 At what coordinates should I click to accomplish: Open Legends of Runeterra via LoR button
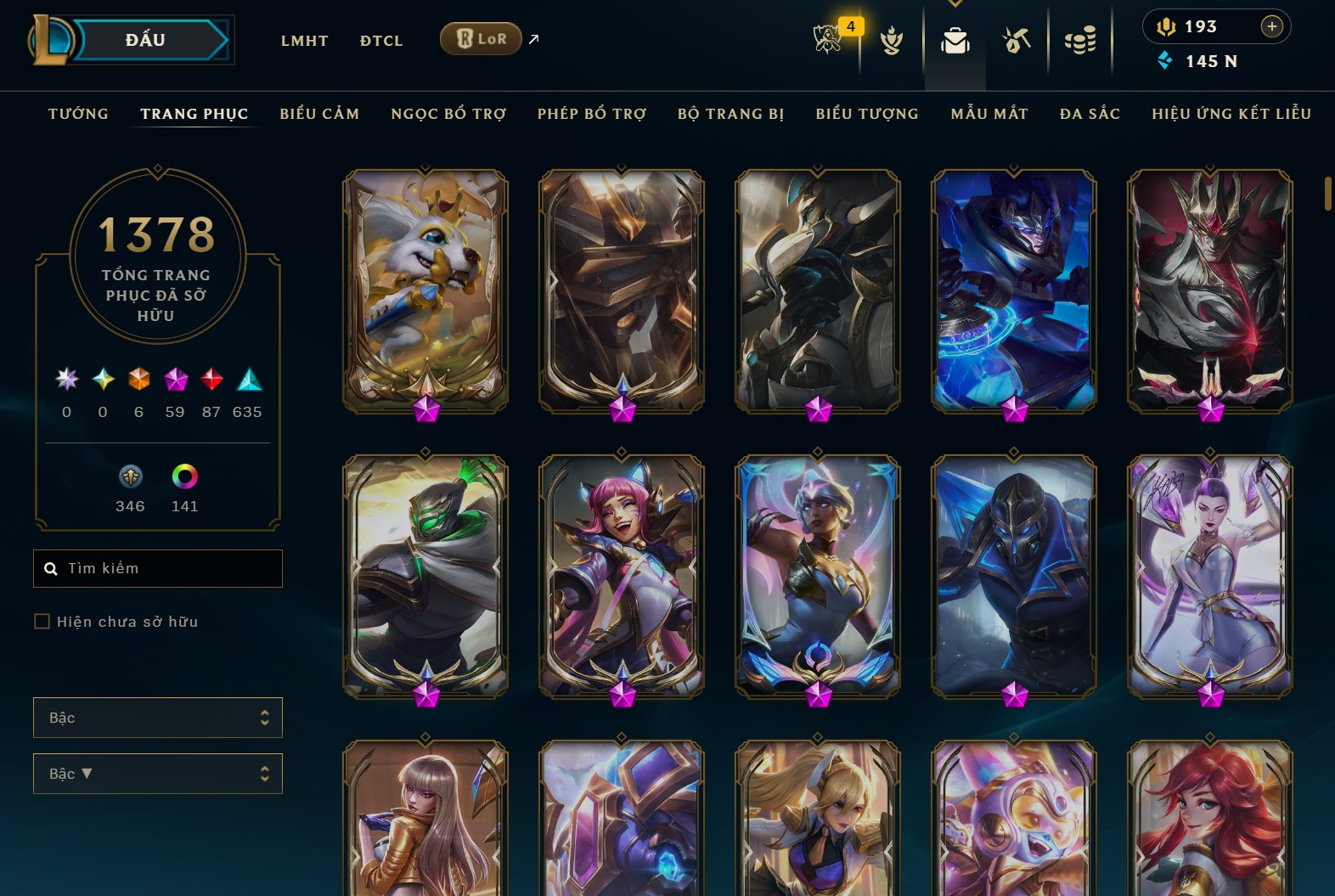click(481, 38)
